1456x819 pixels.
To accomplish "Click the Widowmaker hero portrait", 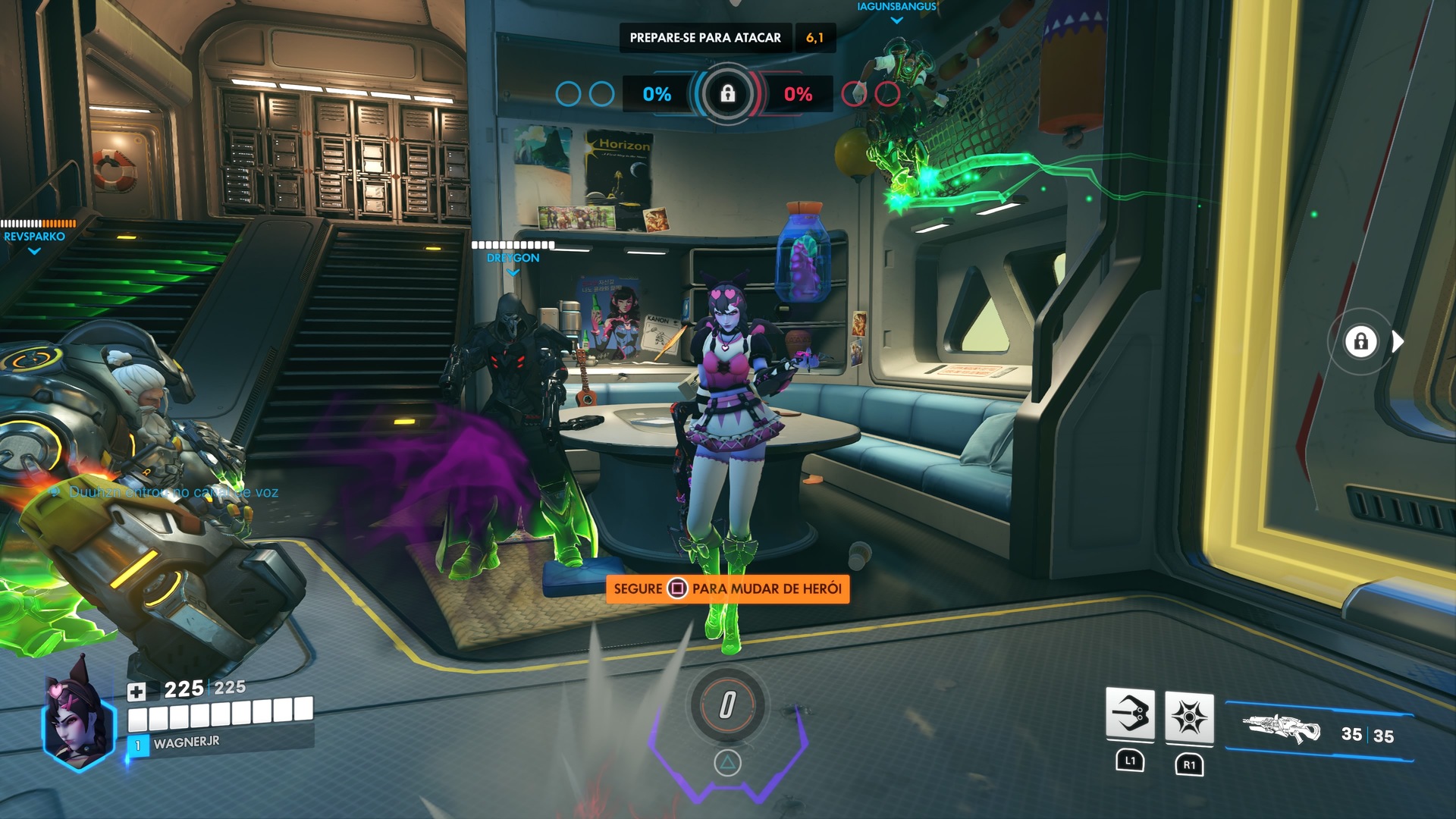I will tap(78, 715).
